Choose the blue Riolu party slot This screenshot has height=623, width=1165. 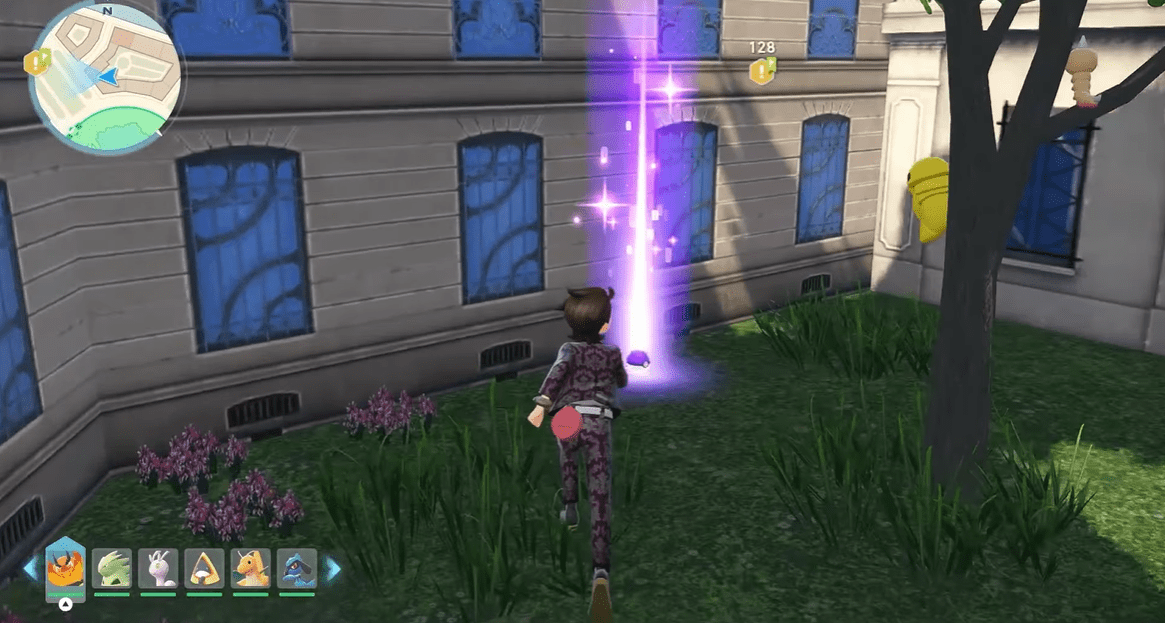point(297,568)
